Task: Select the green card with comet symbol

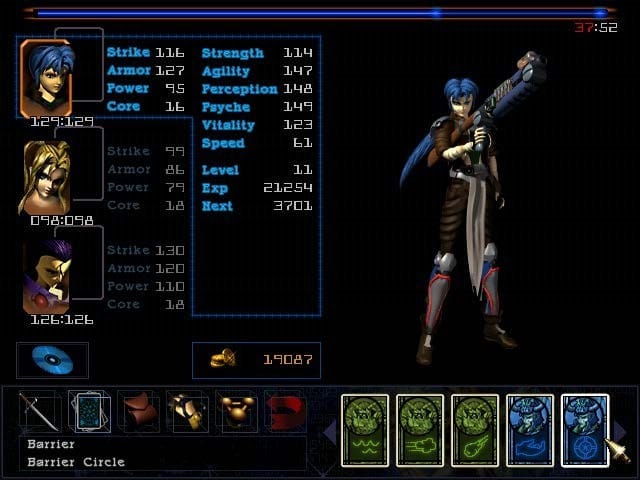Action: 475,430
